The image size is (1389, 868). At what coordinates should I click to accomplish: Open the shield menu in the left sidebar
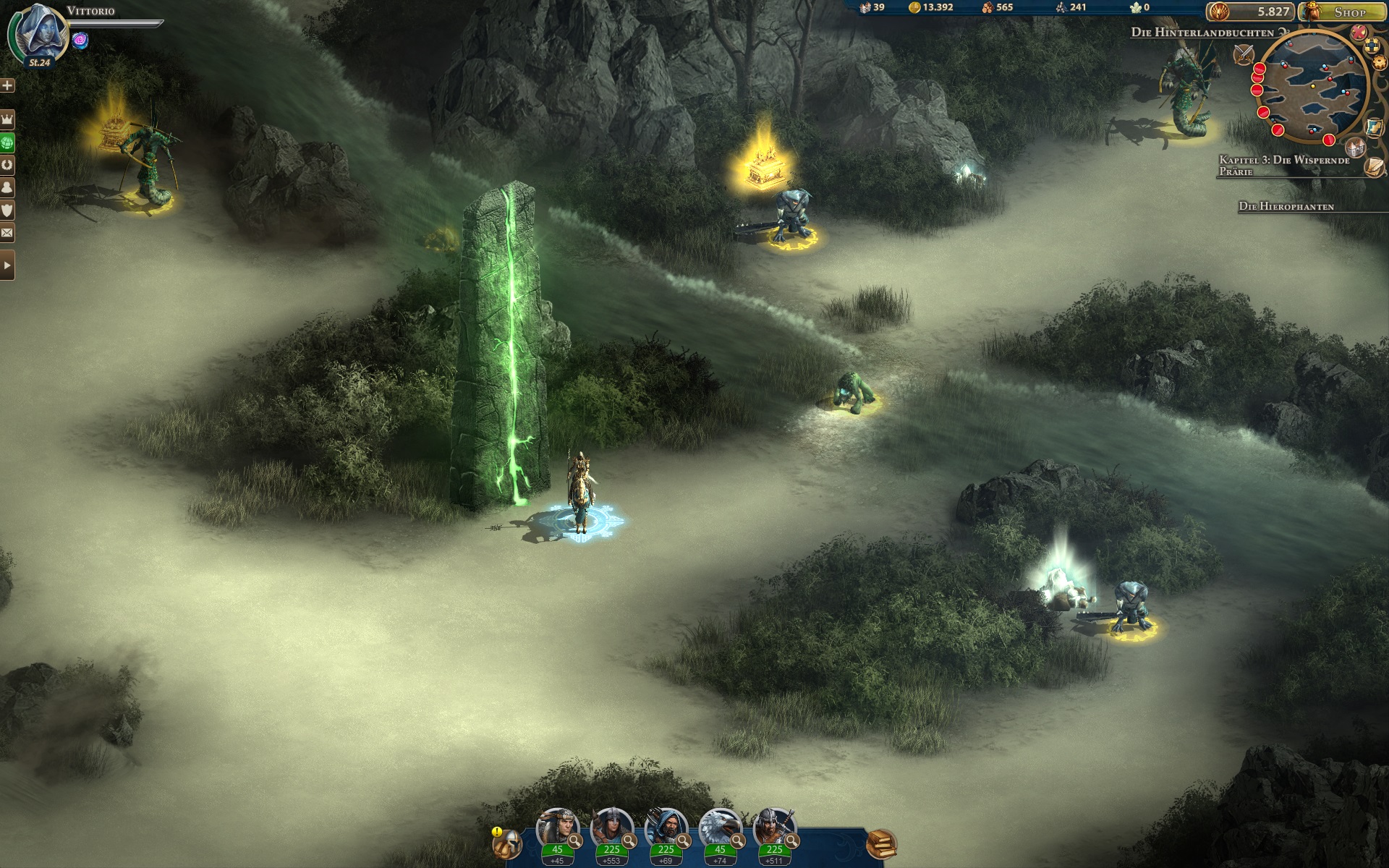[x=7, y=210]
